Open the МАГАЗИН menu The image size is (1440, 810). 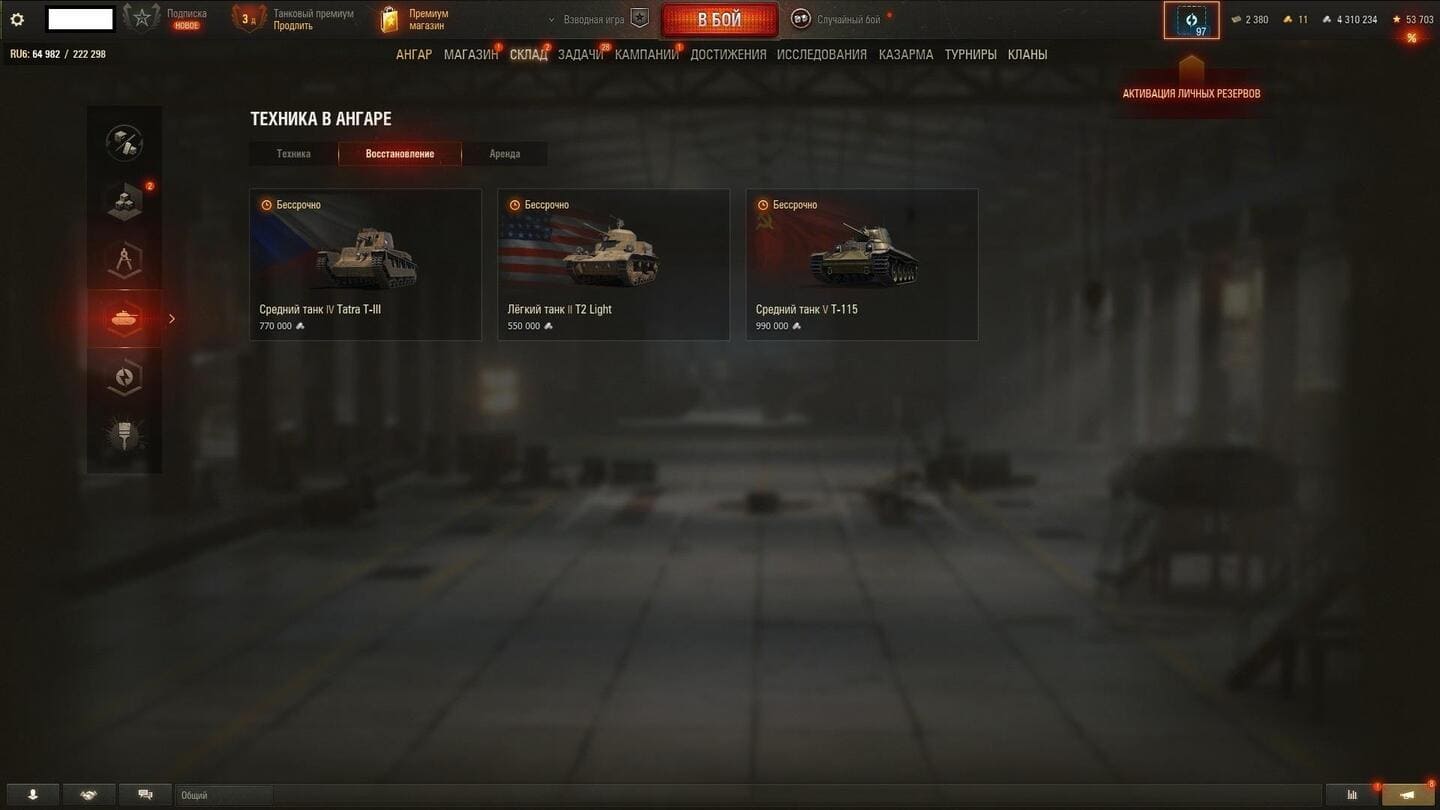tap(470, 55)
